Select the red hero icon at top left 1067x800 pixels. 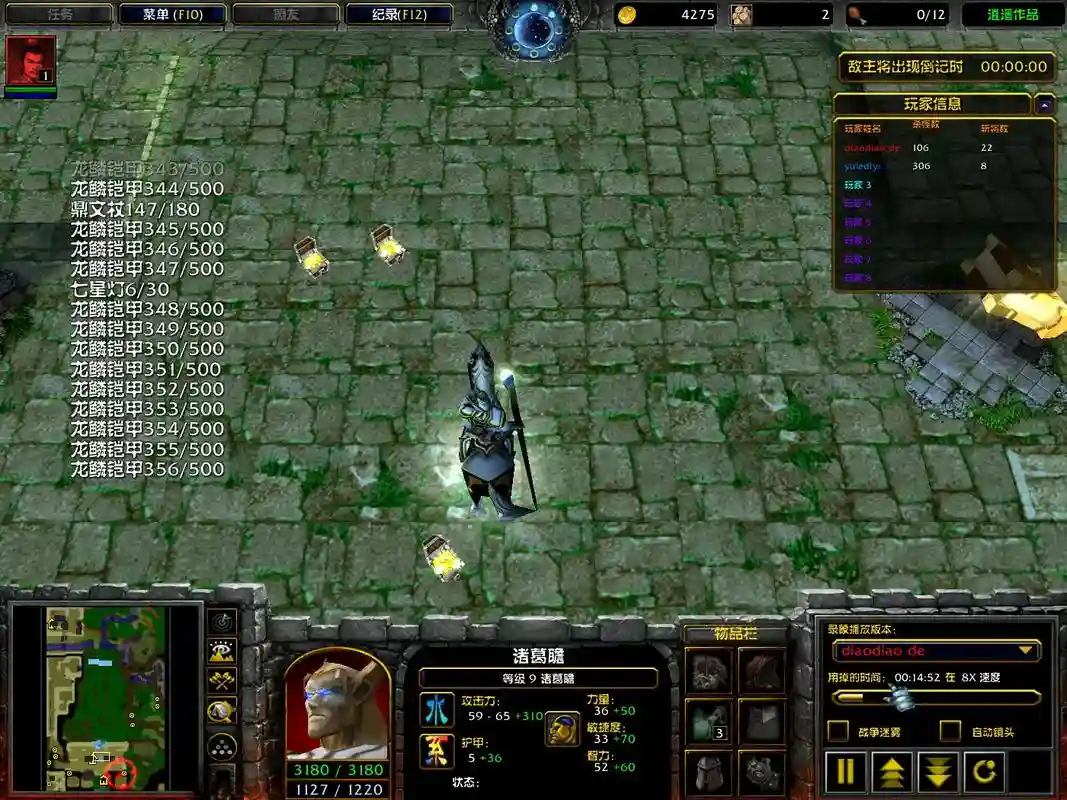pyautogui.click(x=30, y=61)
